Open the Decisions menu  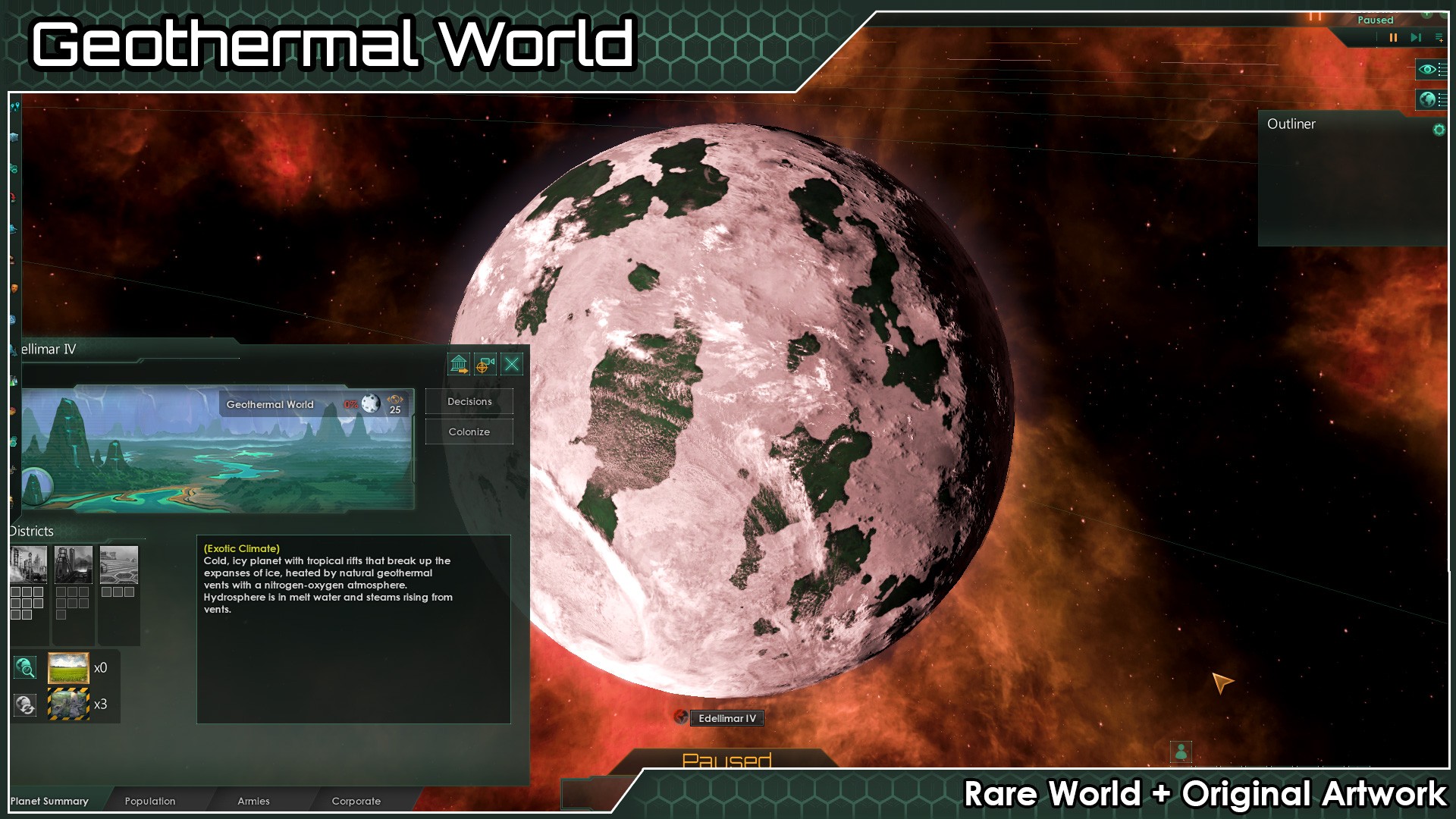[469, 402]
